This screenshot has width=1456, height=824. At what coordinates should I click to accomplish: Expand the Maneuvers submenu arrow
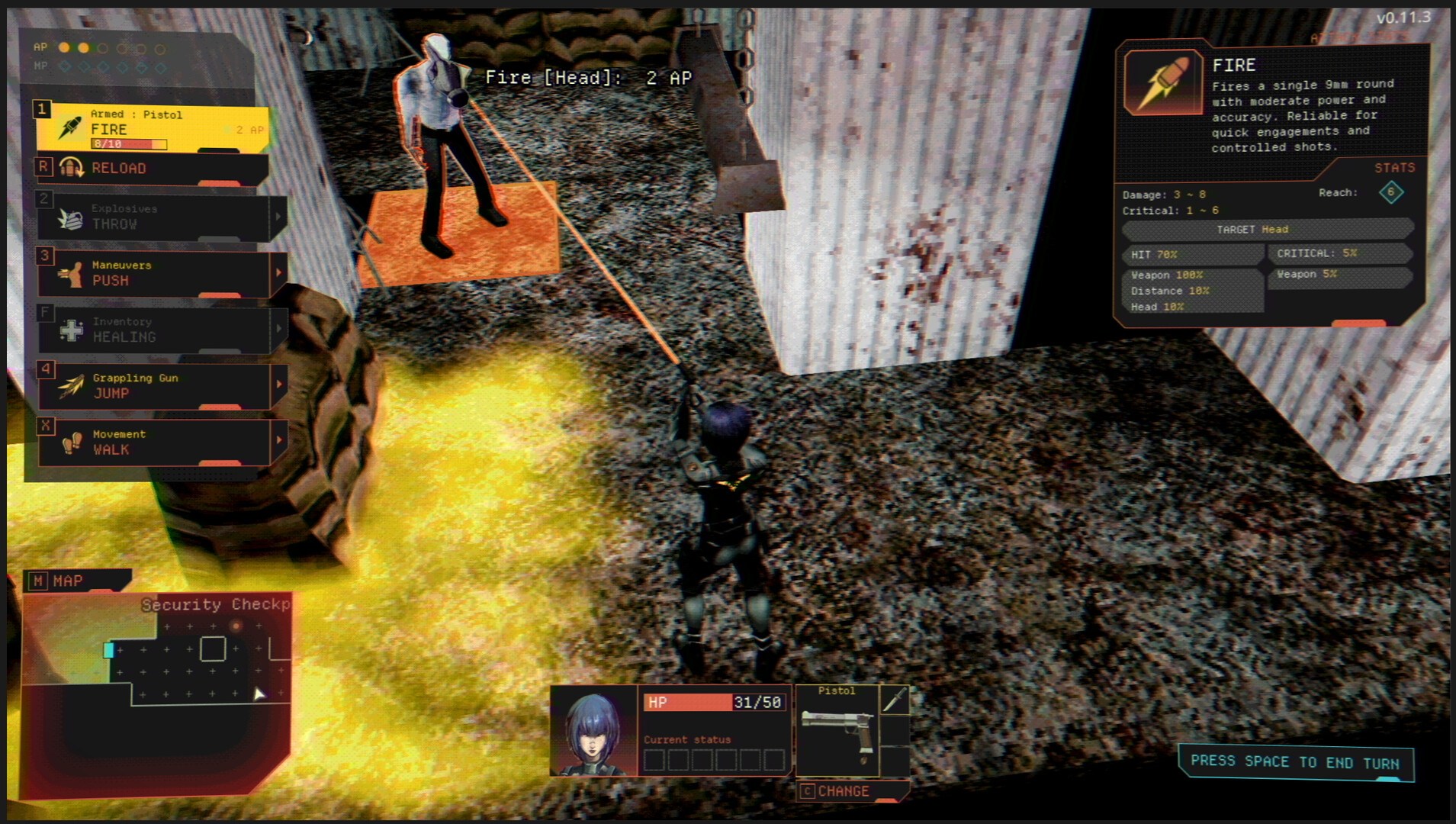point(278,272)
